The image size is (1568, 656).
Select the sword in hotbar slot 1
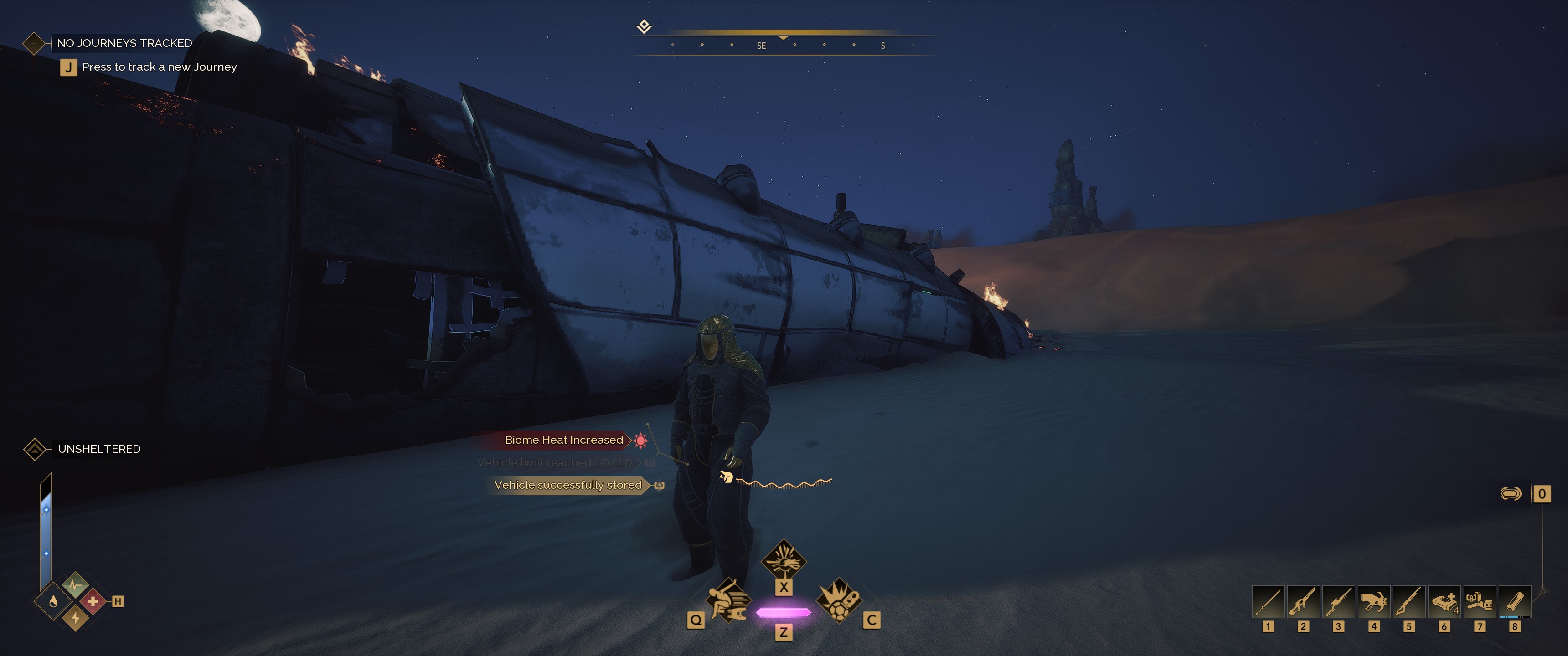[1268, 602]
